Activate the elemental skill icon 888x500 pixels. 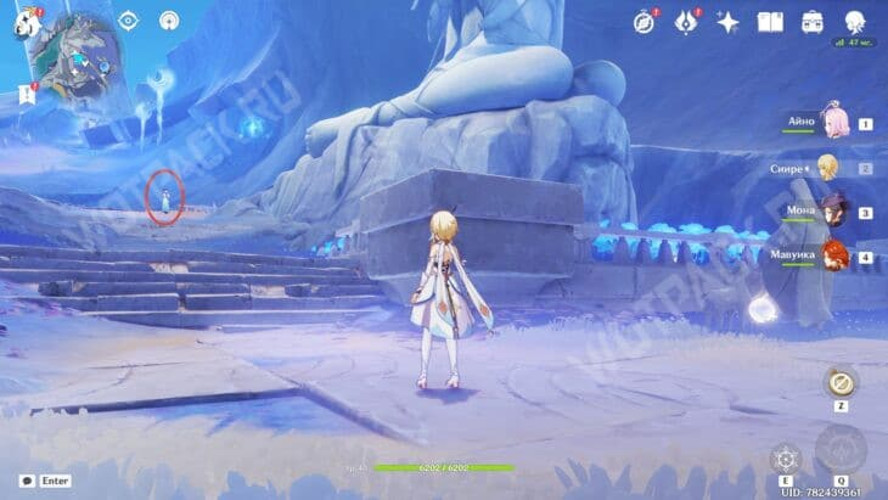[786, 459]
